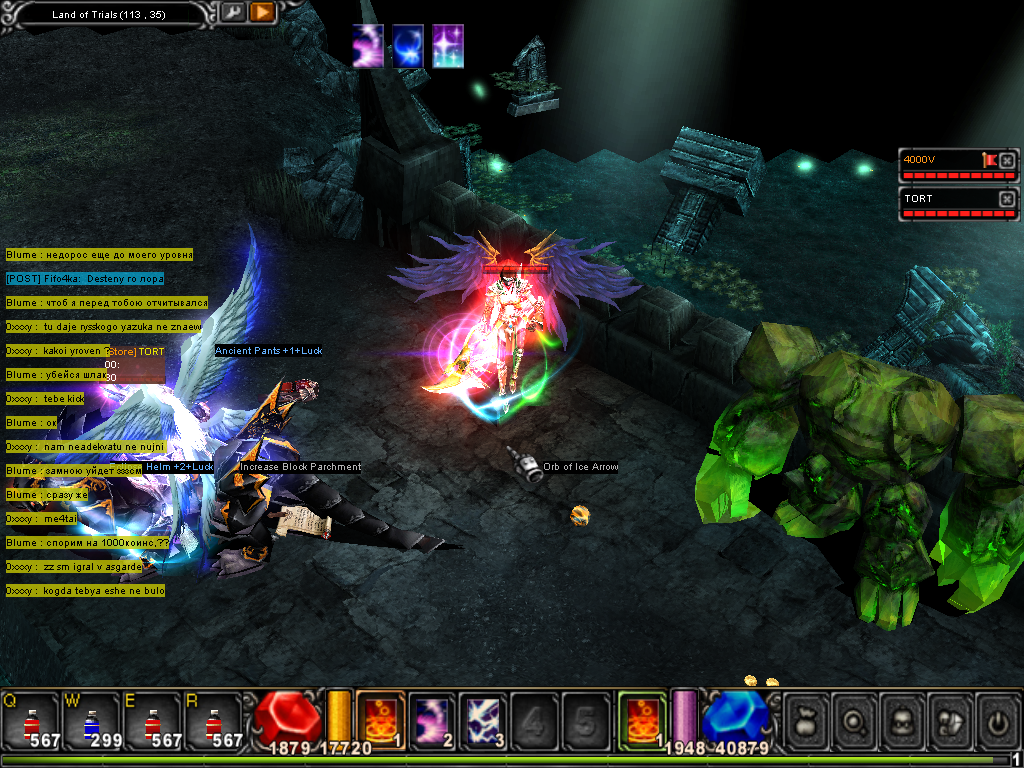Screen dimensions: 1024x768
Task: Click the purple sparkle buff icon
Action: [448, 46]
